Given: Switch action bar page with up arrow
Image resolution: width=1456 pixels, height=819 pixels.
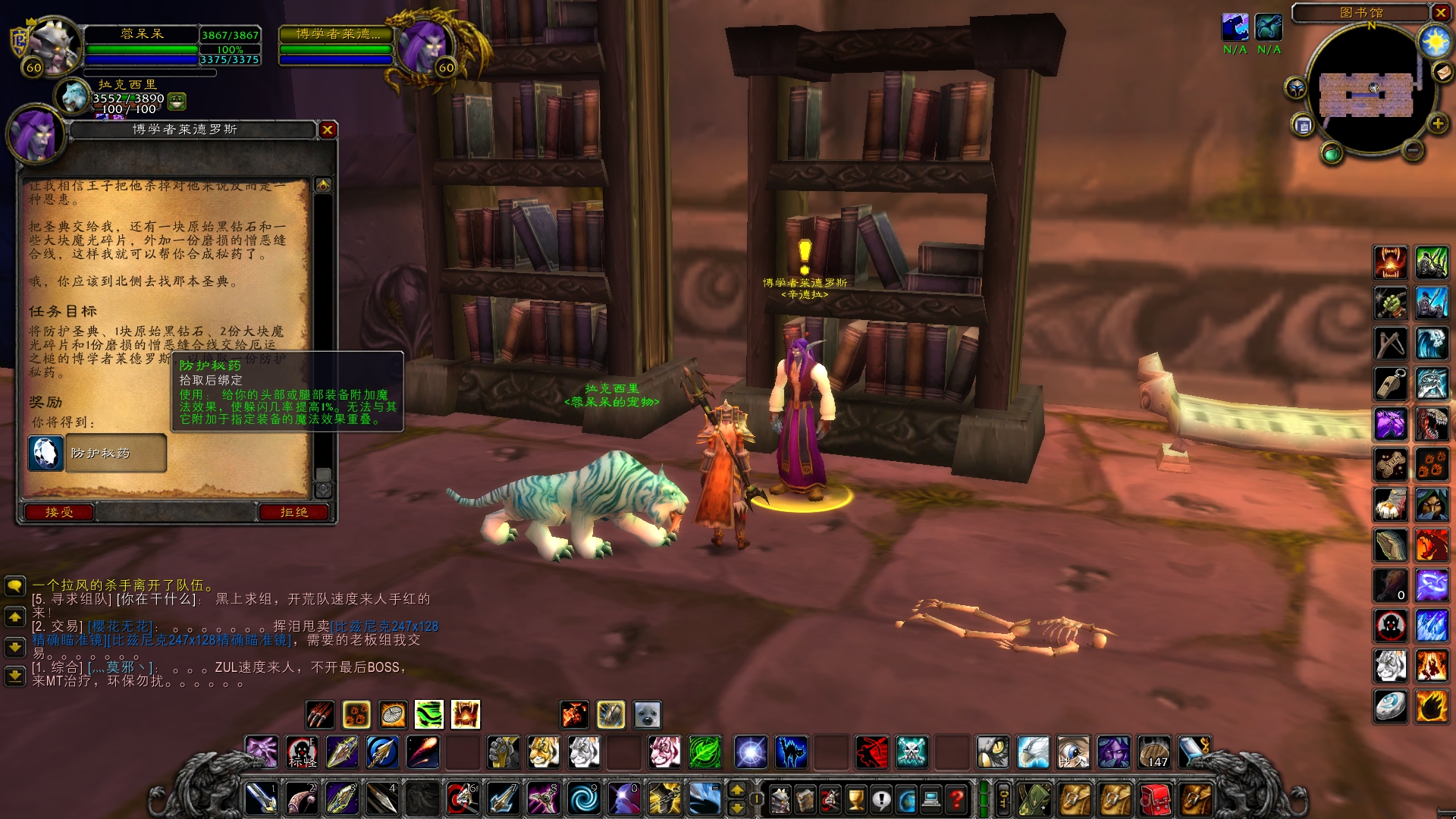Looking at the screenshot, I should click(x=736, y=789).
